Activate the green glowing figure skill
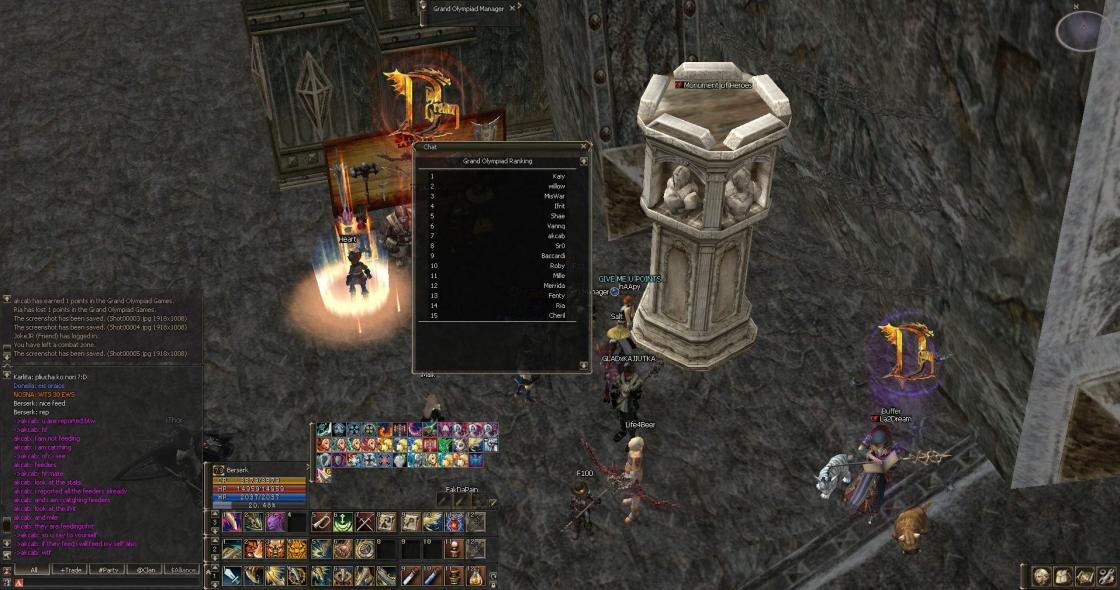This screenshot has width=1120, height=590. click(x=343, y=522)
